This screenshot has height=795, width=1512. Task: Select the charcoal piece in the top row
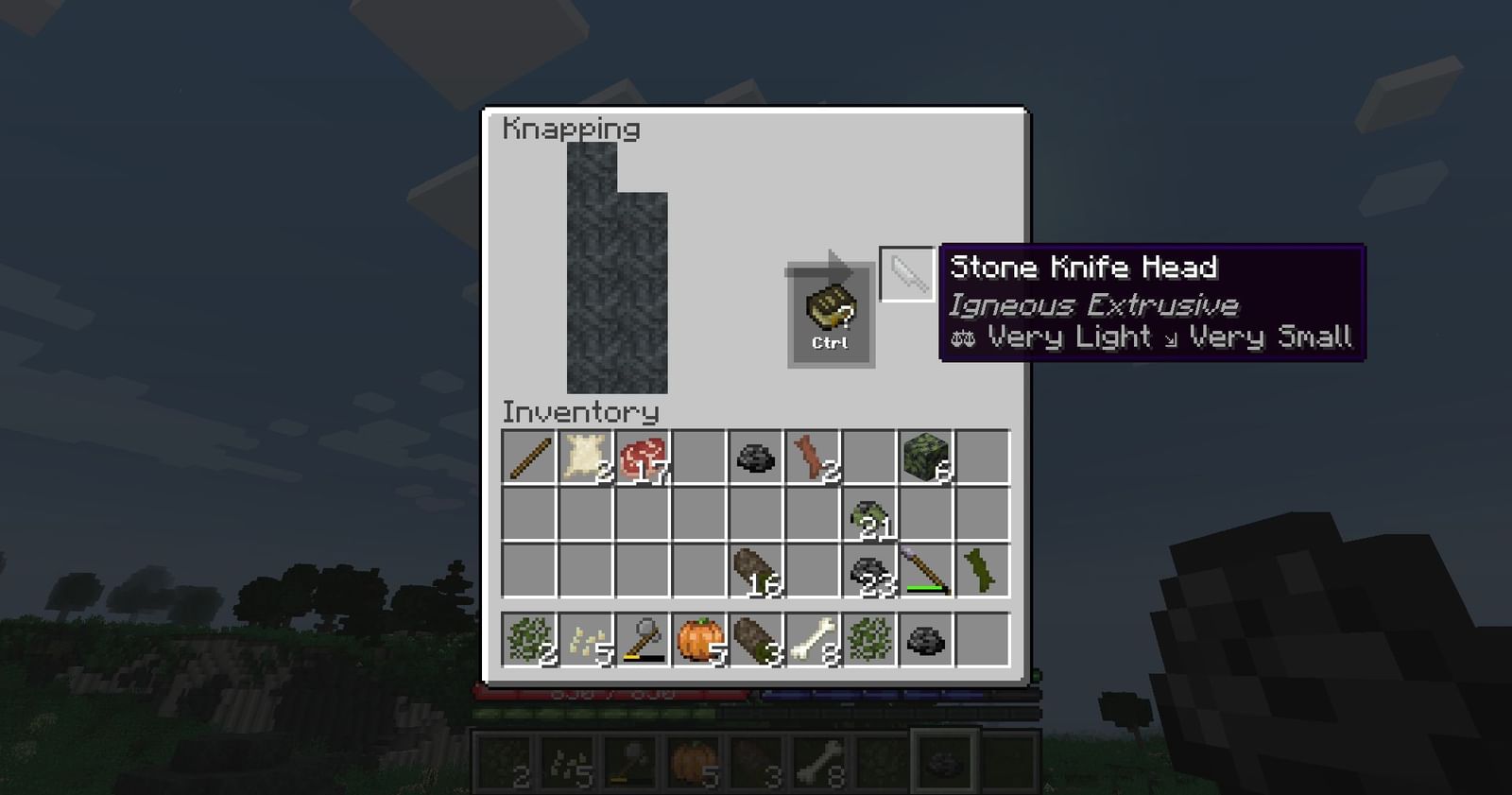tap(756, 457)
